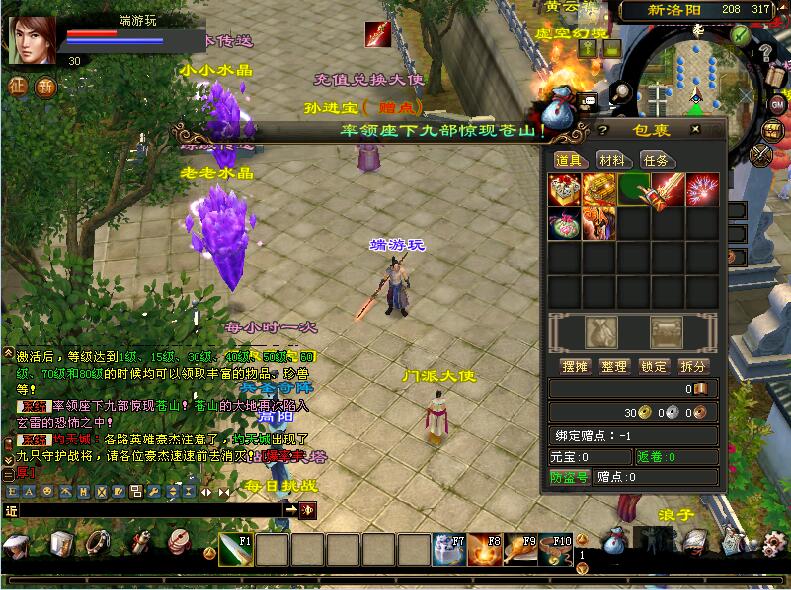
Task: Switch to the 材料 materials tab
Action: pyautogui.click(x=612, y=160)
